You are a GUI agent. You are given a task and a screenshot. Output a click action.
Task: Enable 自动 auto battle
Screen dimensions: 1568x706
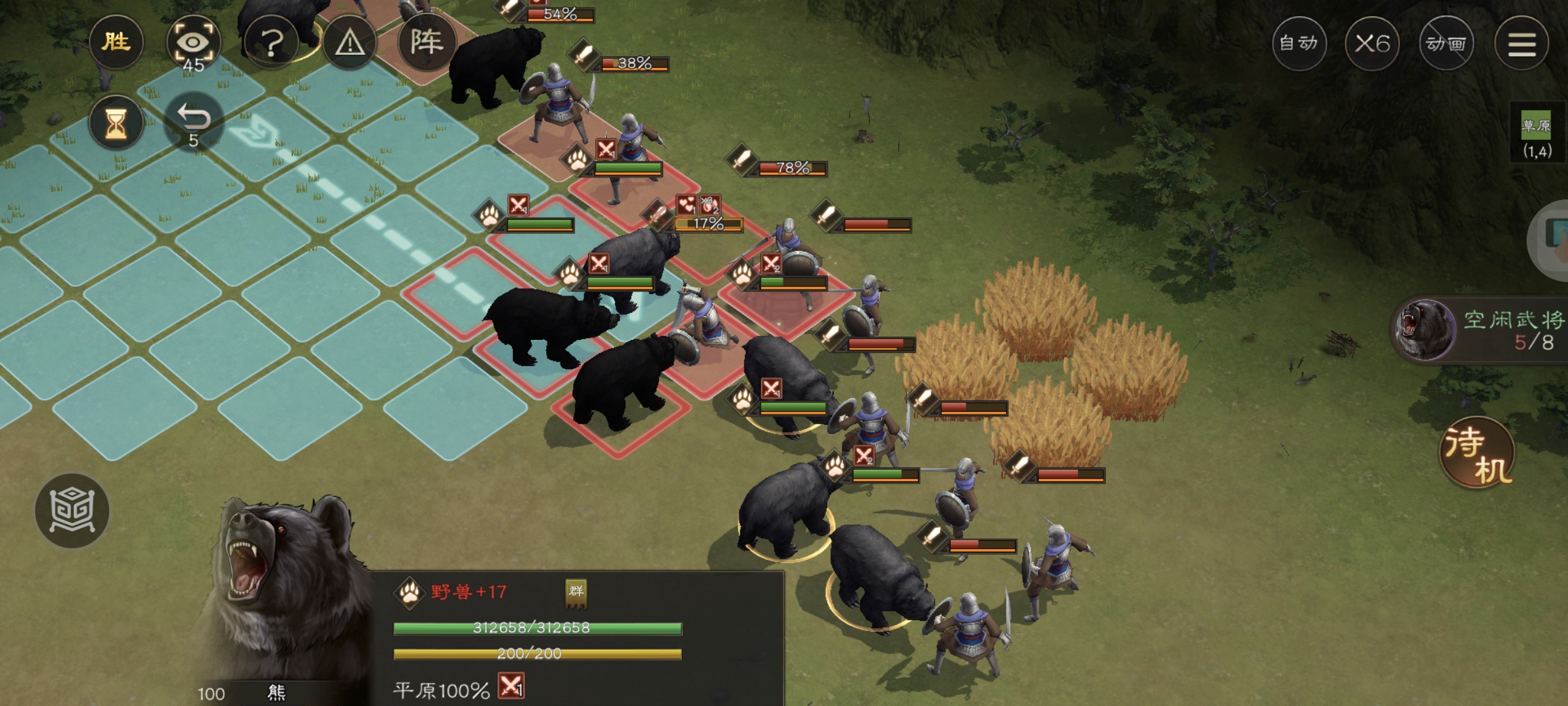1299,44
